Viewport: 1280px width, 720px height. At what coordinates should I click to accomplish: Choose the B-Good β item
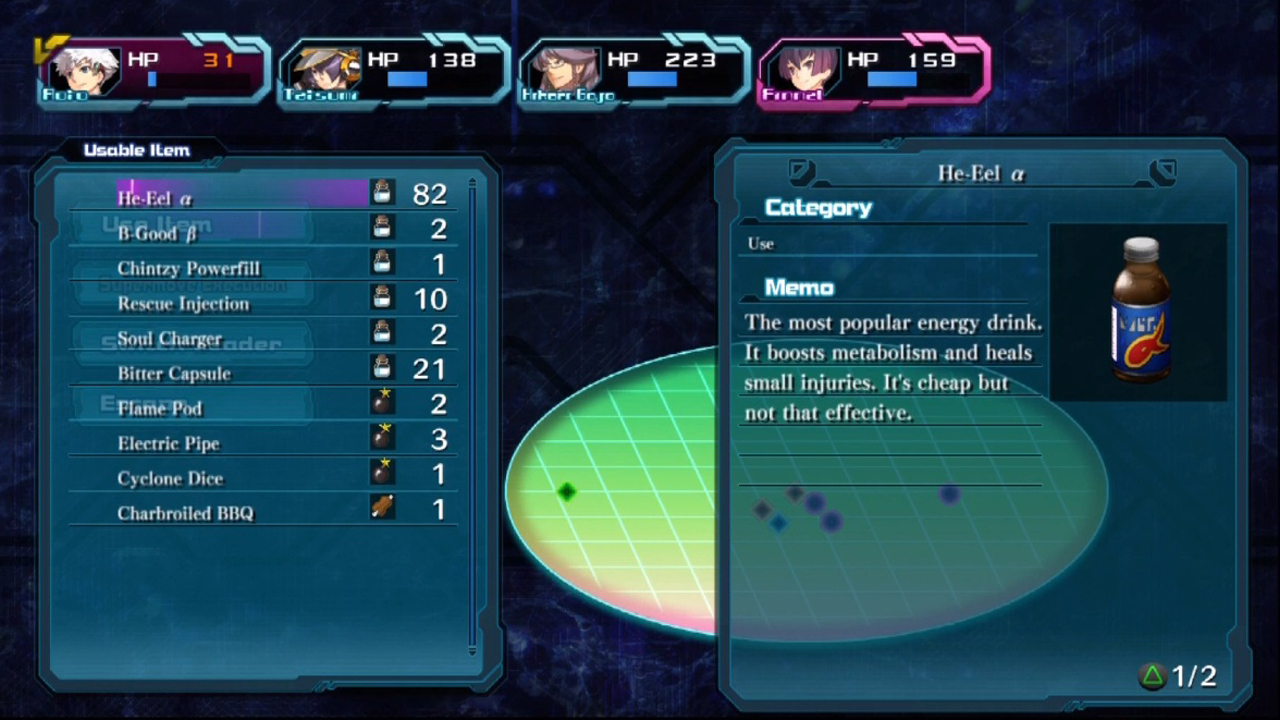pyautogui.click(x=158, y=233)
